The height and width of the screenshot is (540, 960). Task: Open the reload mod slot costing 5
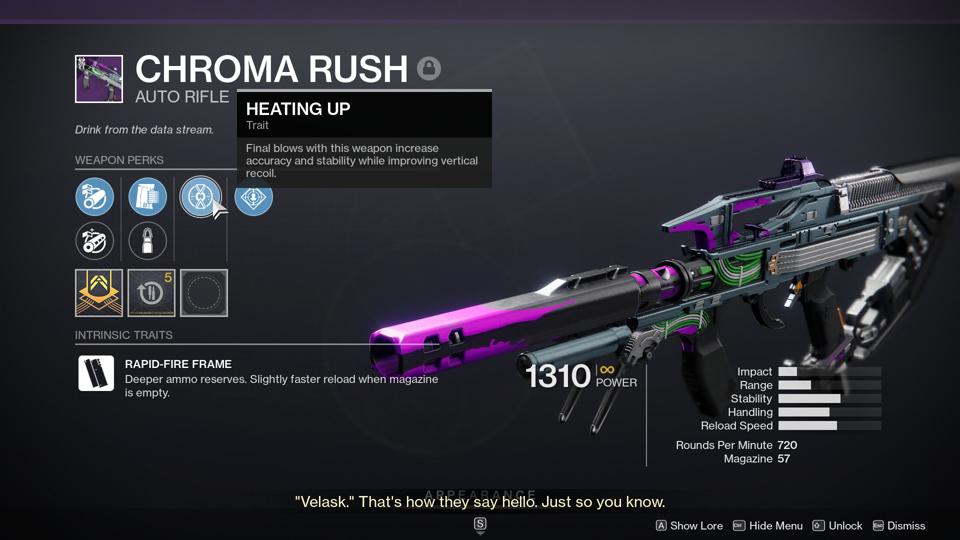[x=151, y=293]
